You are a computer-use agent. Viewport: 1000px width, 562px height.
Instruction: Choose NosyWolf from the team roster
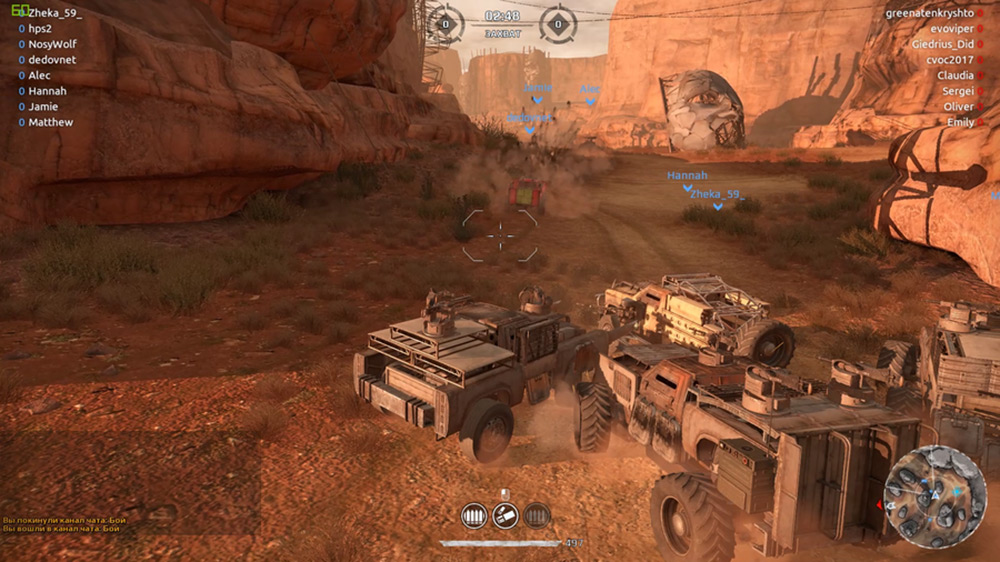52,44
